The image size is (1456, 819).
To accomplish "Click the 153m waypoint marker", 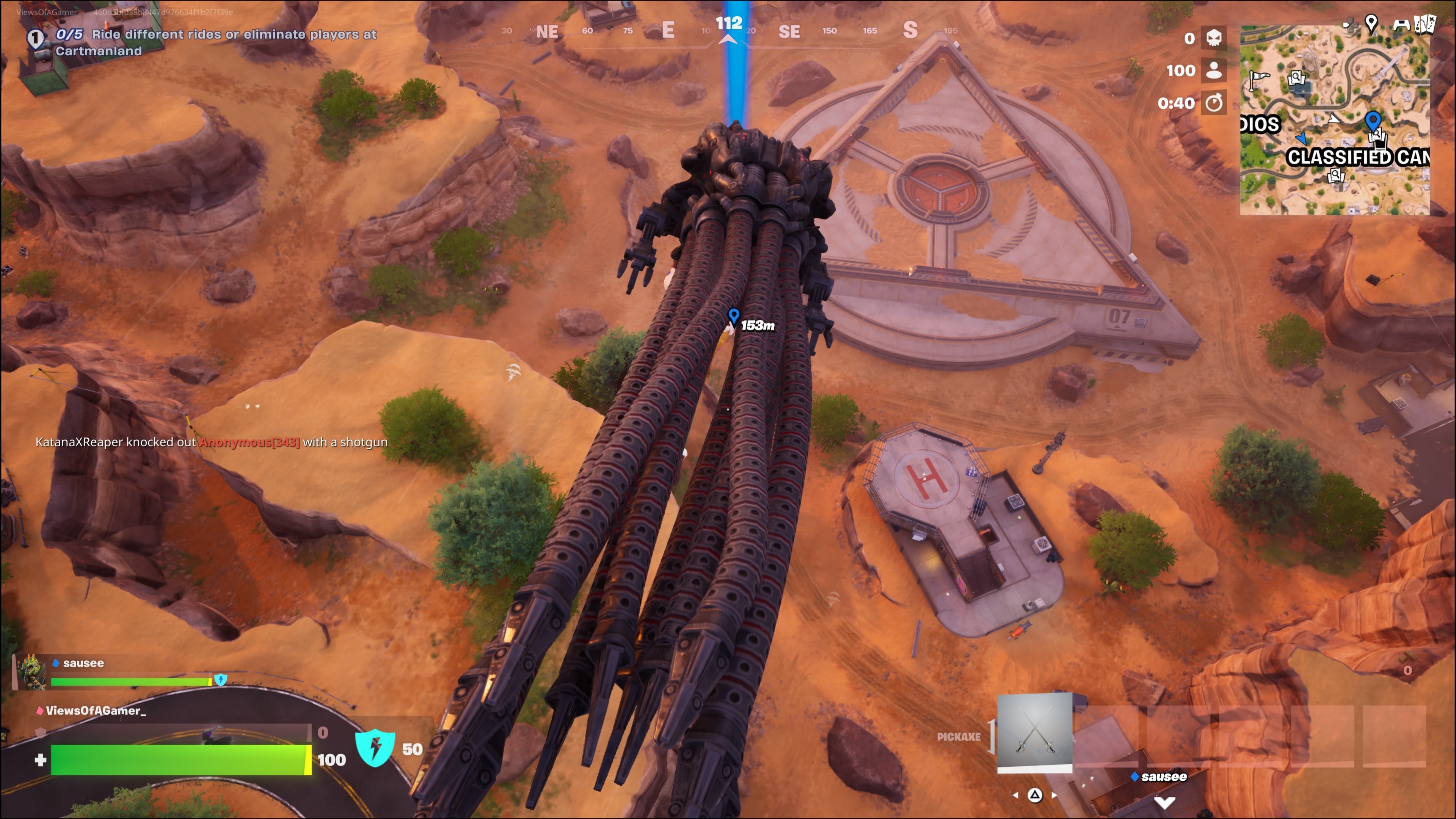I will click(x=734, y=315).
